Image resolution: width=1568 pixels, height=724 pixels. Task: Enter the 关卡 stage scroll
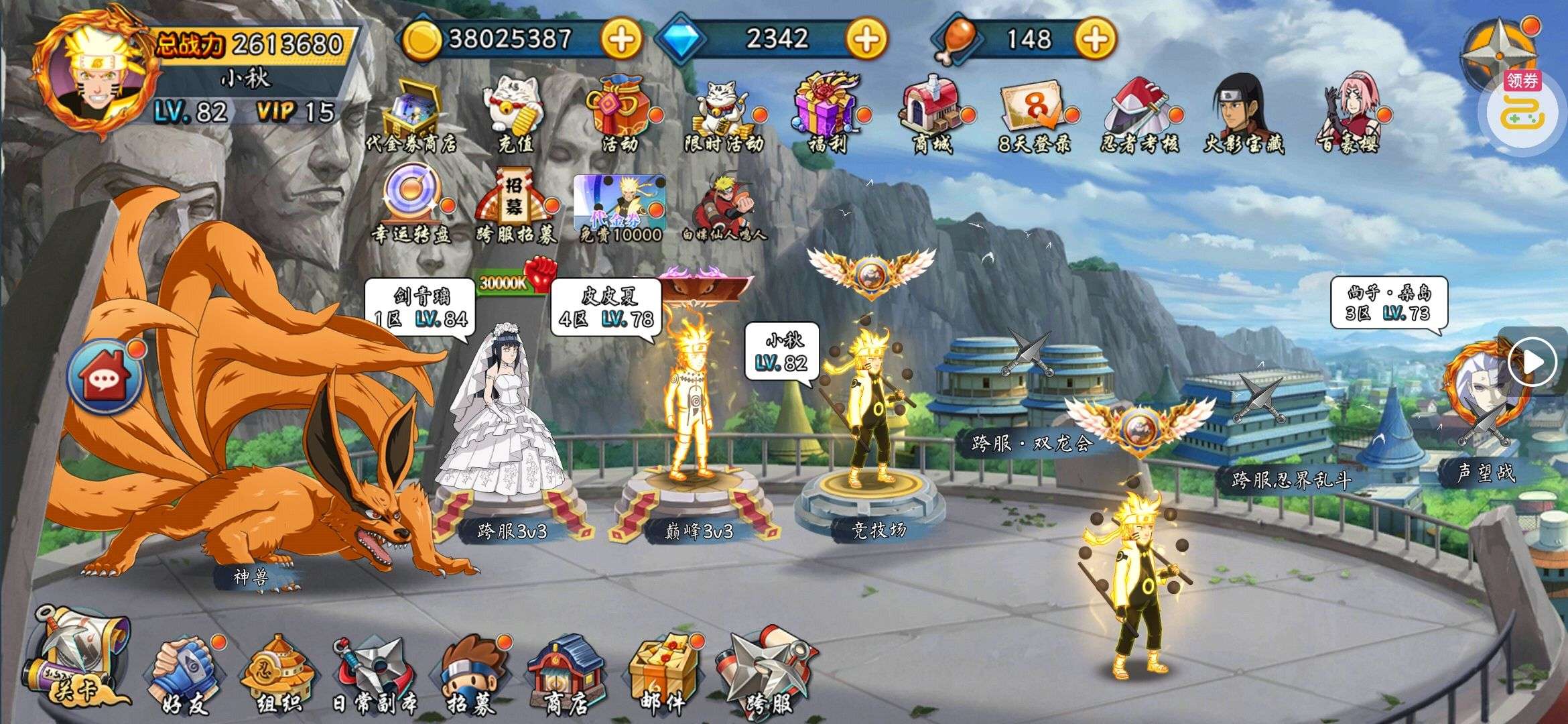[x=75, y=657]
